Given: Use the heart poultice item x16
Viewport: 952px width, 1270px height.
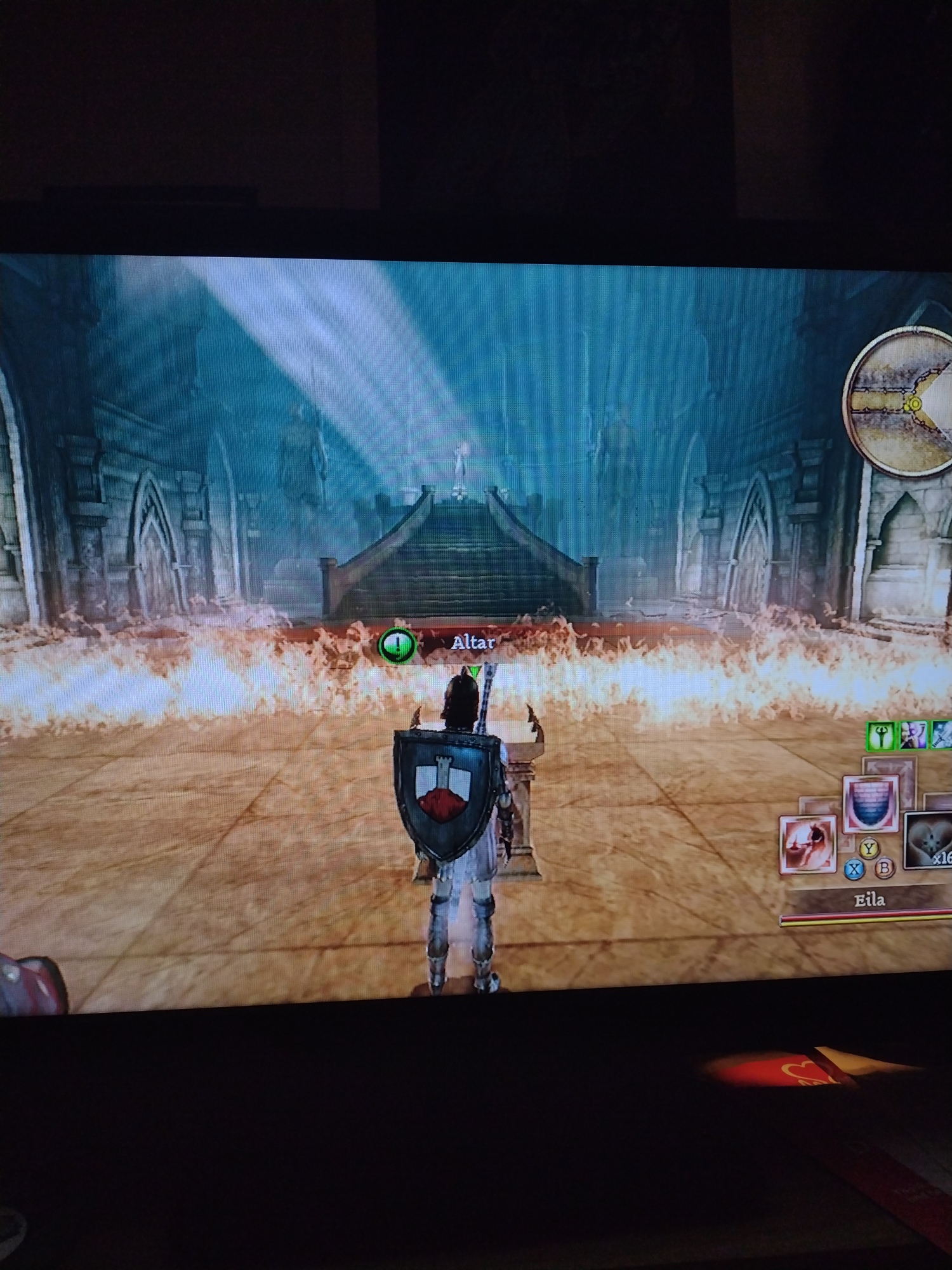Looking at the screenshot, I should click(x=928, y=840).
